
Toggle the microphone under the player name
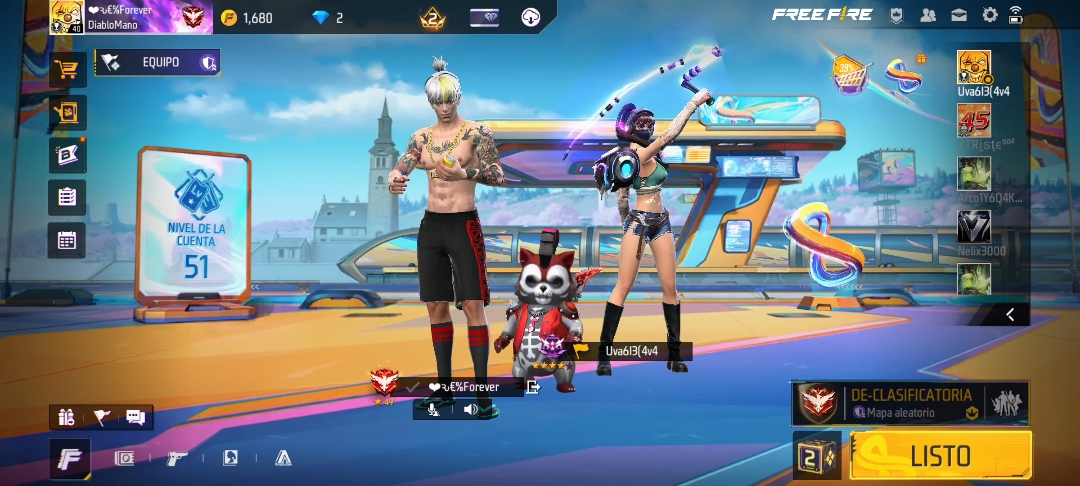click(433, 409)
